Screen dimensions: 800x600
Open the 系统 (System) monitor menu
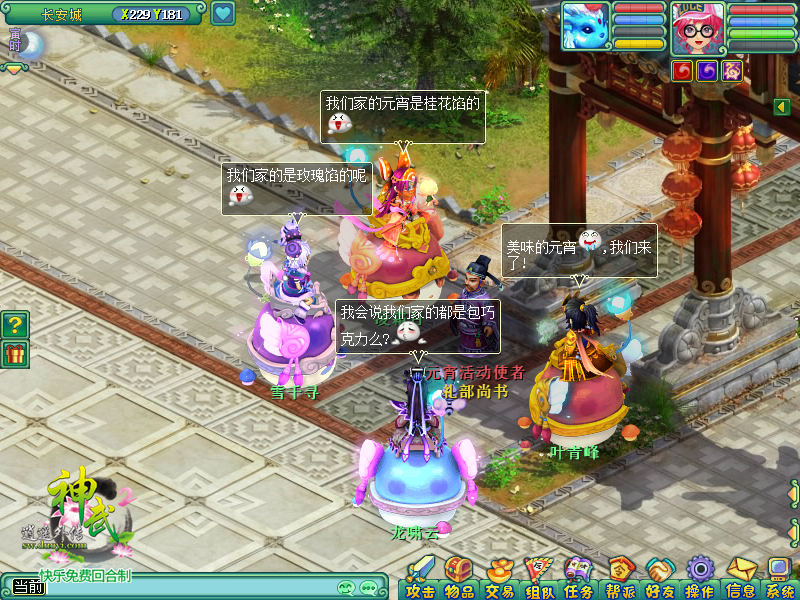point(779,577)
